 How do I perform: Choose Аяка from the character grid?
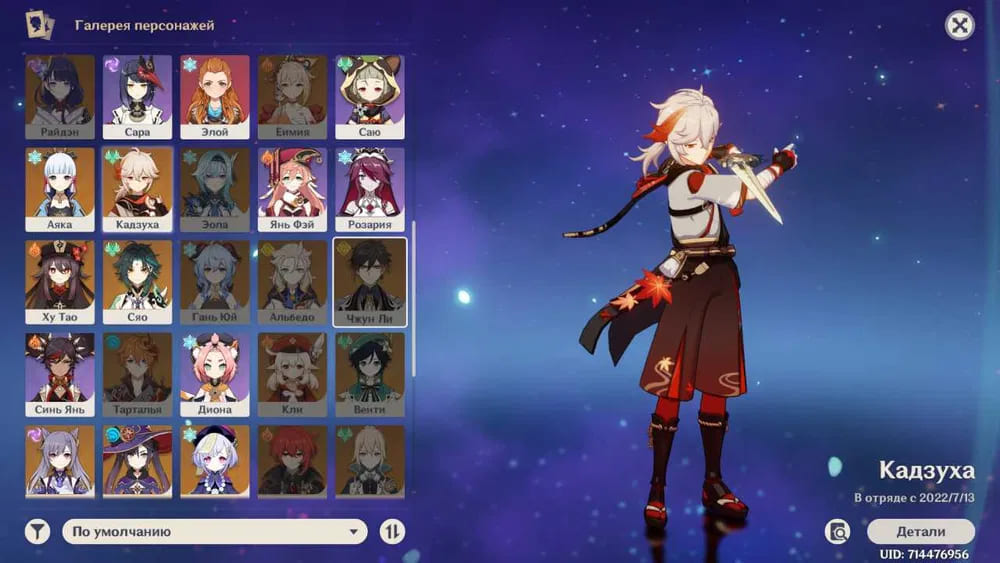[60, 189]
